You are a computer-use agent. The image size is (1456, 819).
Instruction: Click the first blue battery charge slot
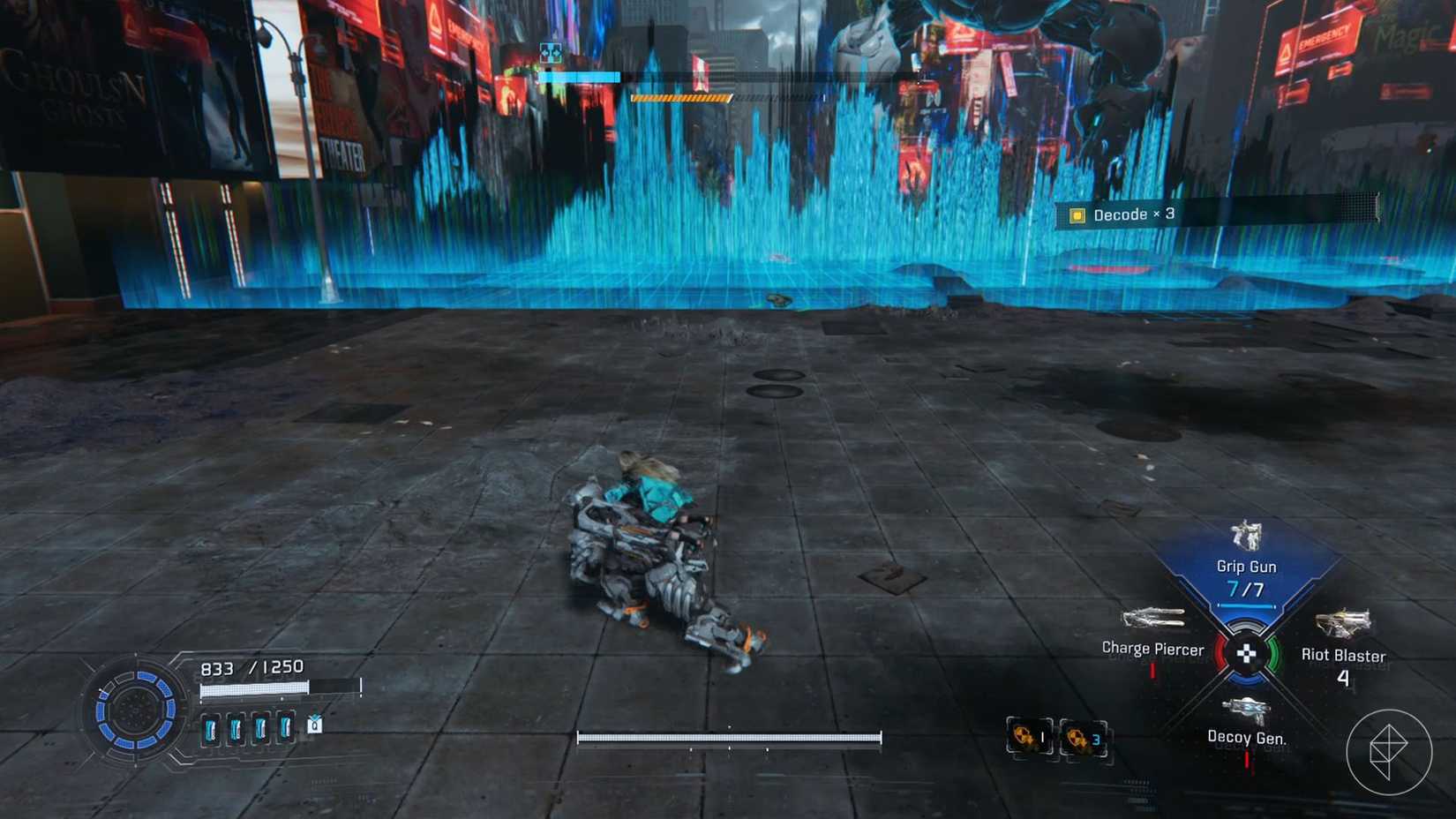tap(210, 727)
